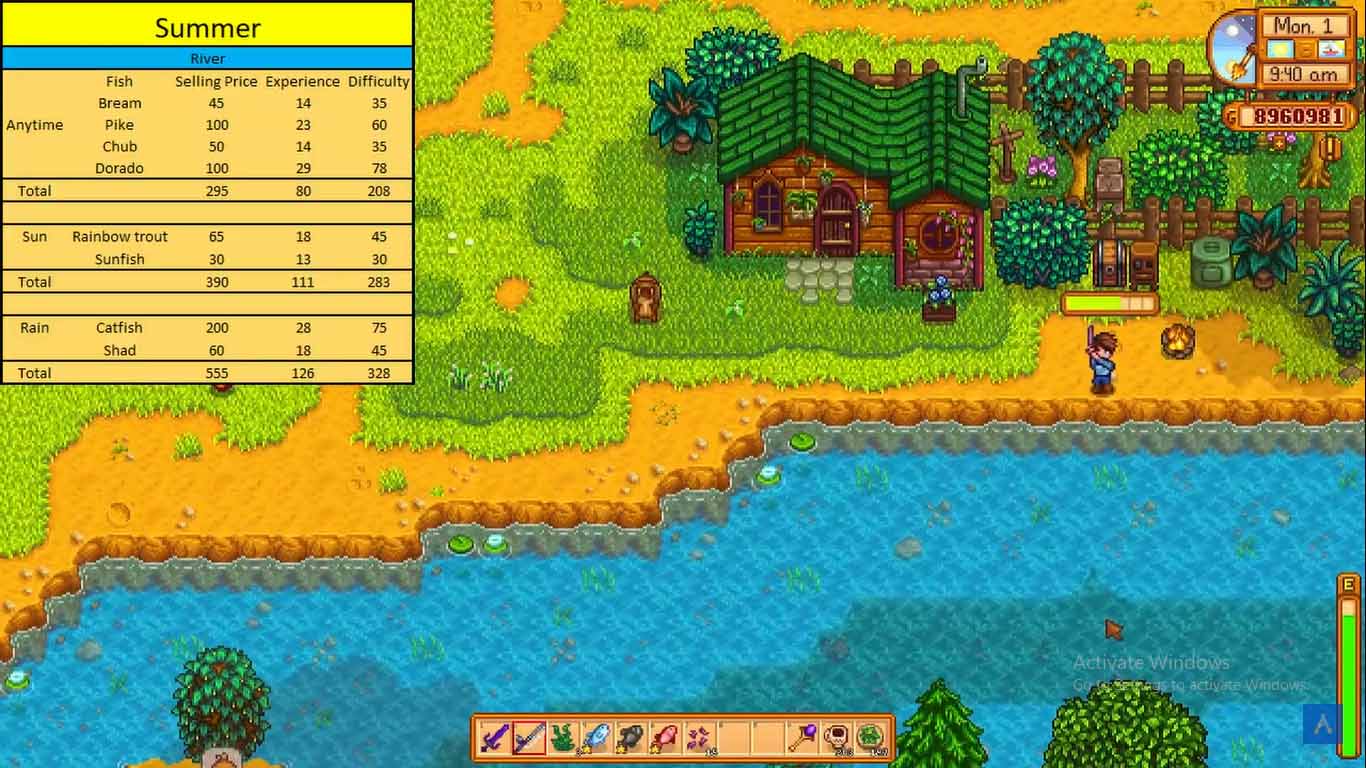Click the boat luck icon on the clock panel
Screen dimensions: 1366x768
(x=1332, y=48)
